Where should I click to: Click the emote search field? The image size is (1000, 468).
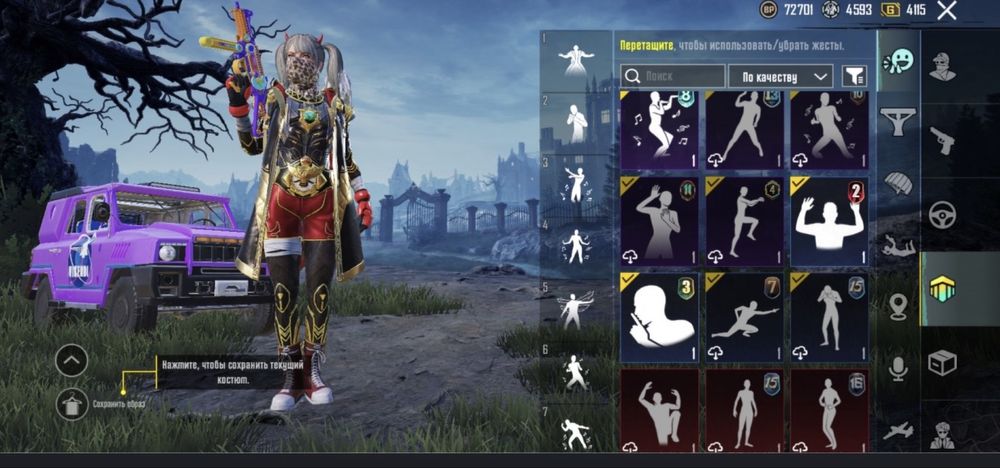coord(673,75)
